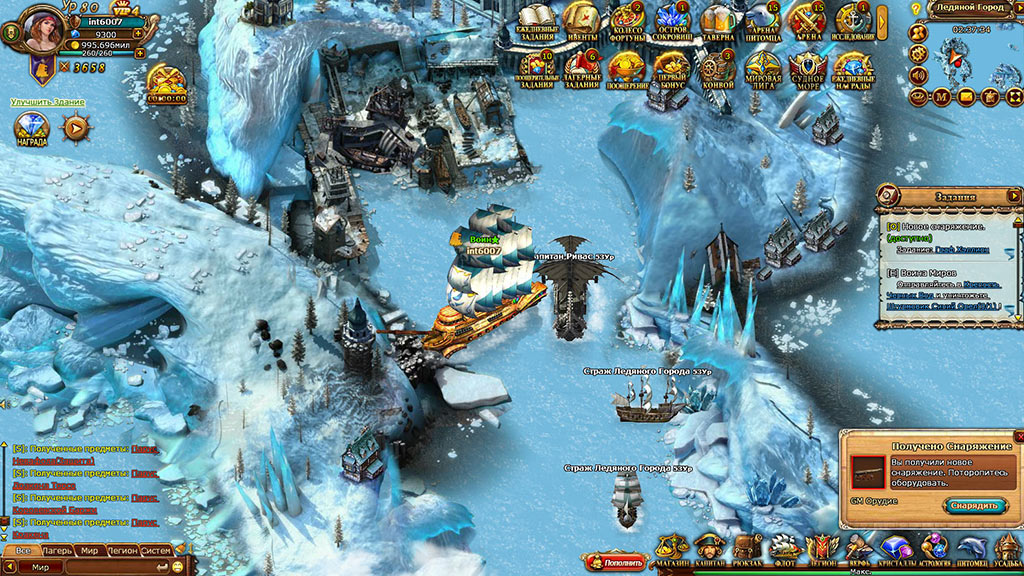Open the Конвой ship wheel icon

coord(717,68)
